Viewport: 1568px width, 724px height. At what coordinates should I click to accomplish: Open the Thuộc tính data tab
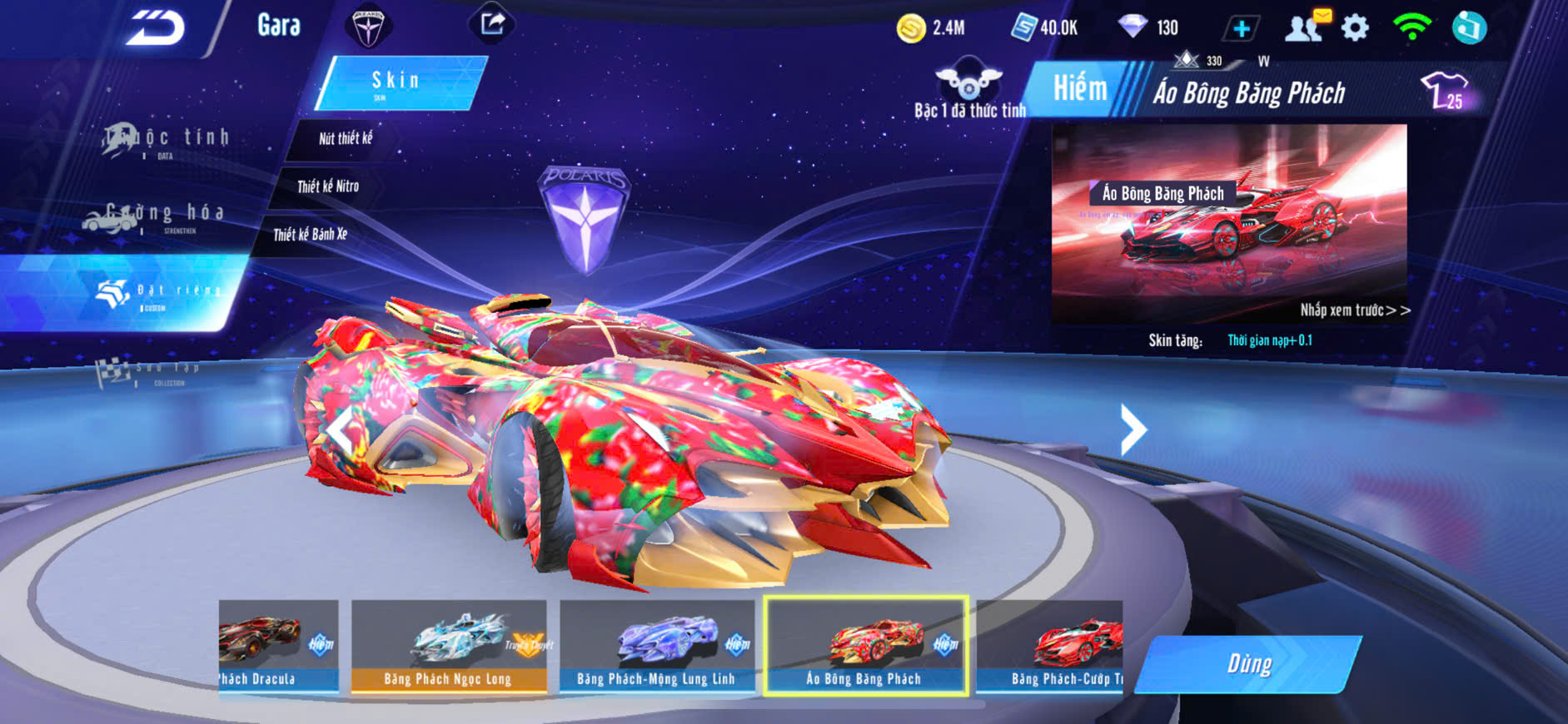[167, 141]
